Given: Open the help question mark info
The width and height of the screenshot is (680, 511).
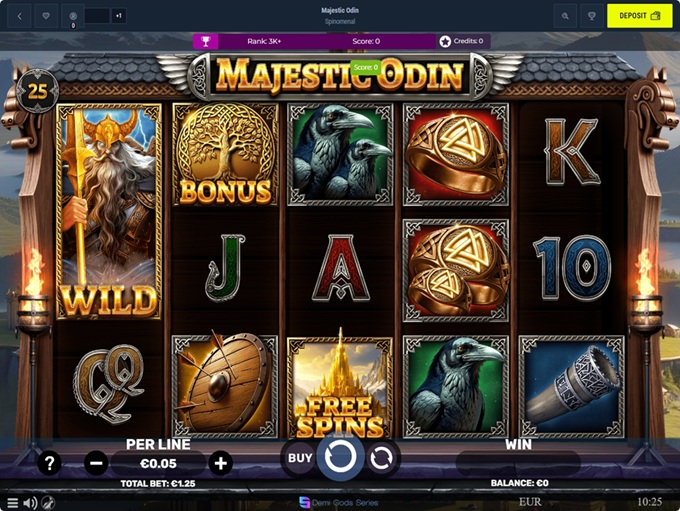Looking at the screenshot, I should pos(49,463).
